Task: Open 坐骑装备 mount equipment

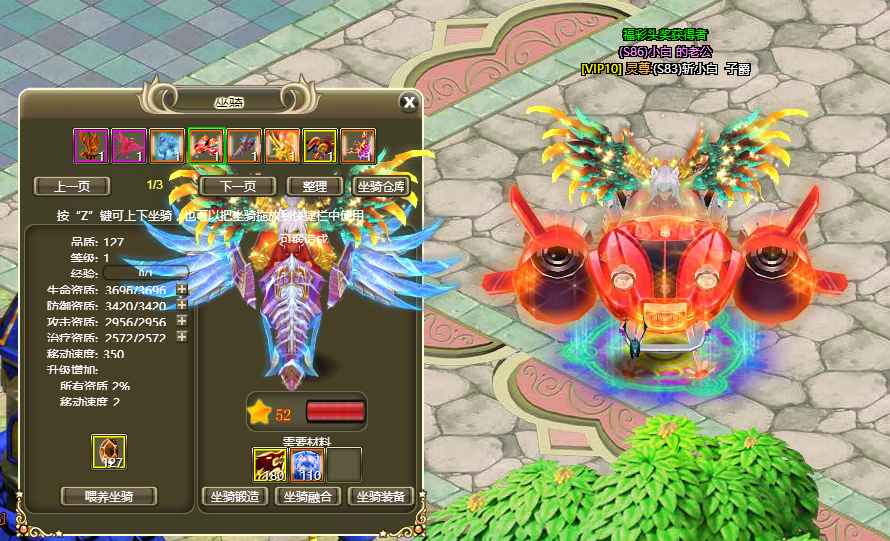Action: tap(380, 496)
